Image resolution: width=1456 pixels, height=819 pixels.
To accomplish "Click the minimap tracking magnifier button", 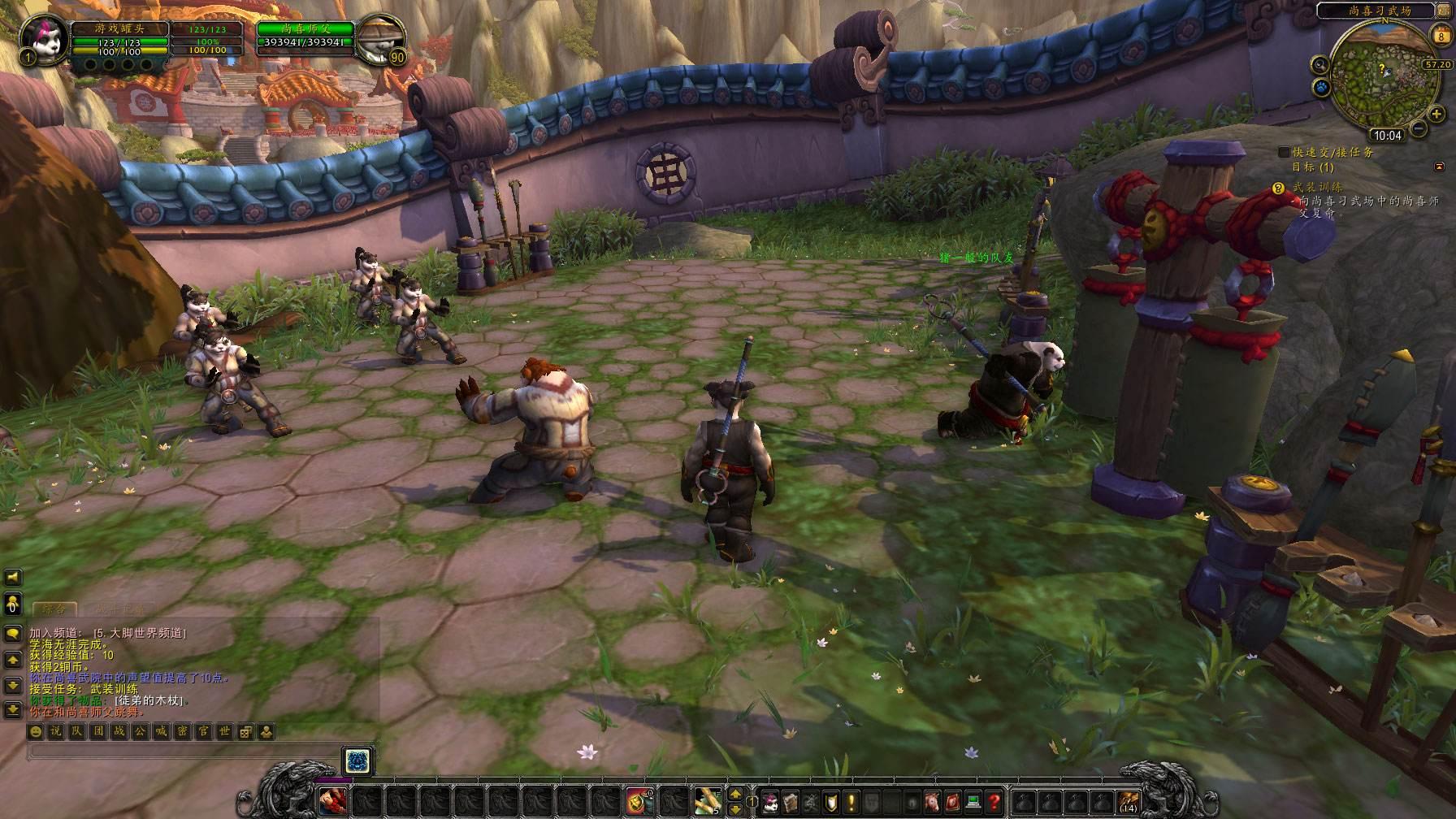I will pyautogui.click(x=1319, y=65).
